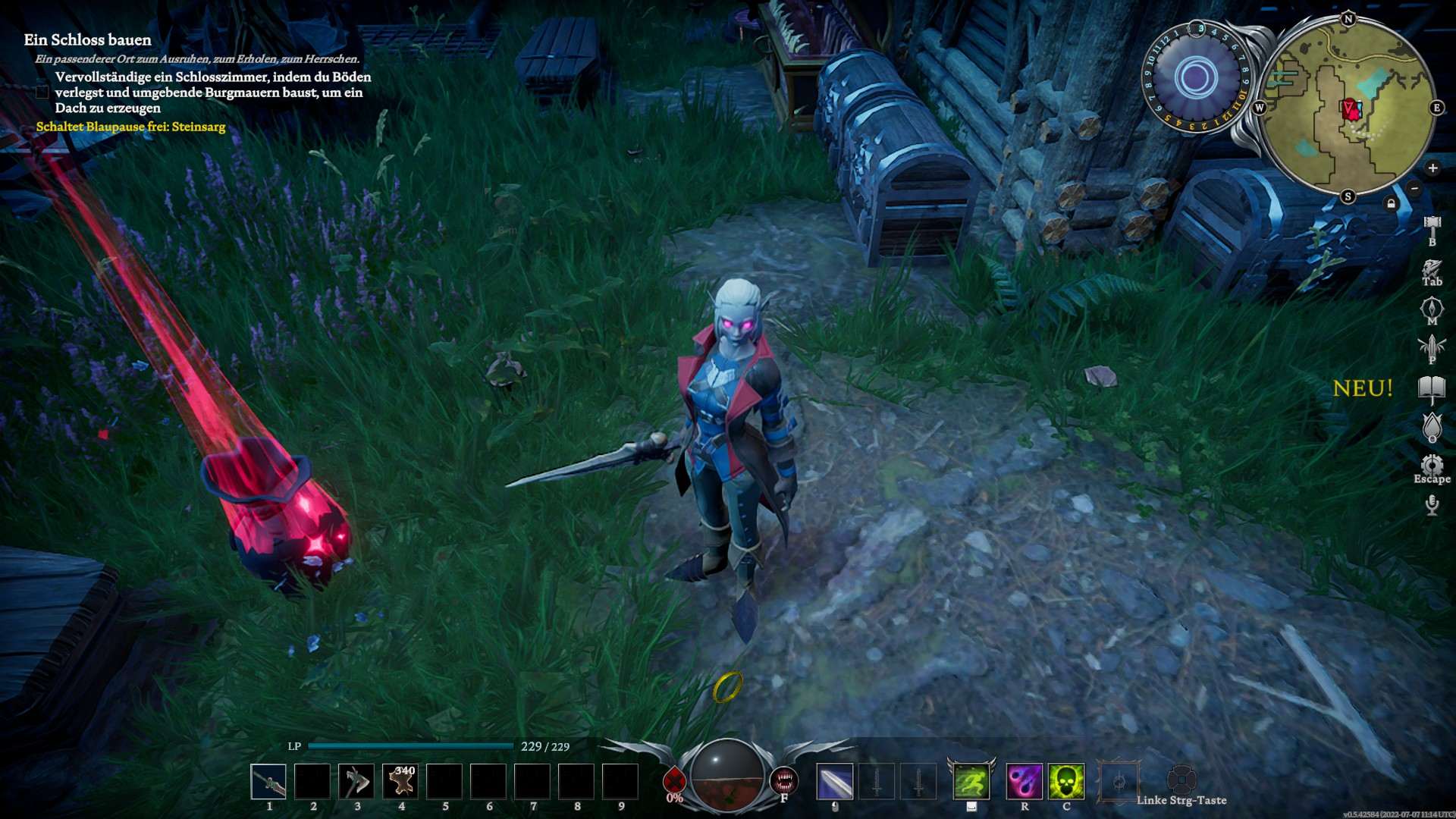Open the clan menu winged icon
The height and width of the screenshot is (819, 1456).
pyautogui.click(x=1432, y=347)
